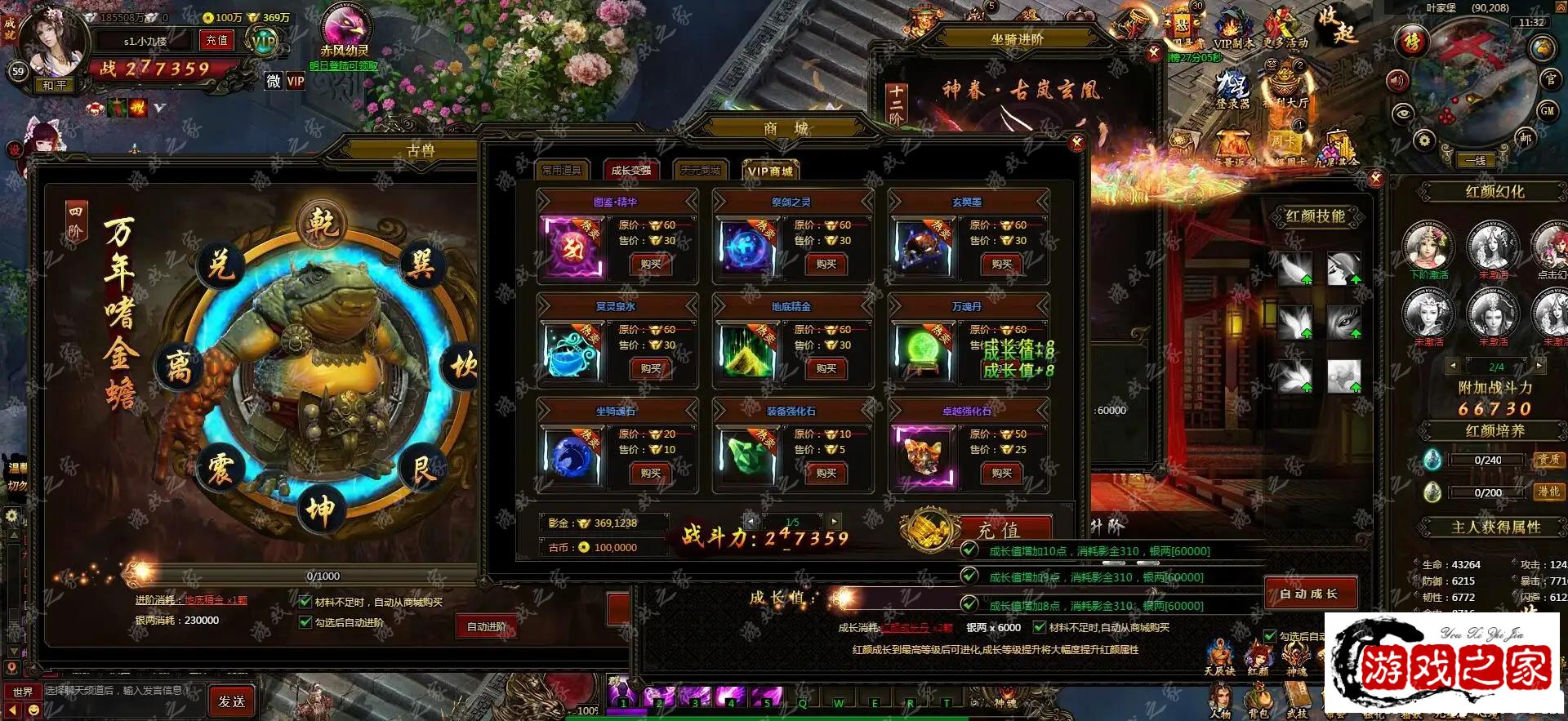Start 自动进阶 for the ancient beast
The width and height of the screenshot is (1568, 721).
[486, 626]
